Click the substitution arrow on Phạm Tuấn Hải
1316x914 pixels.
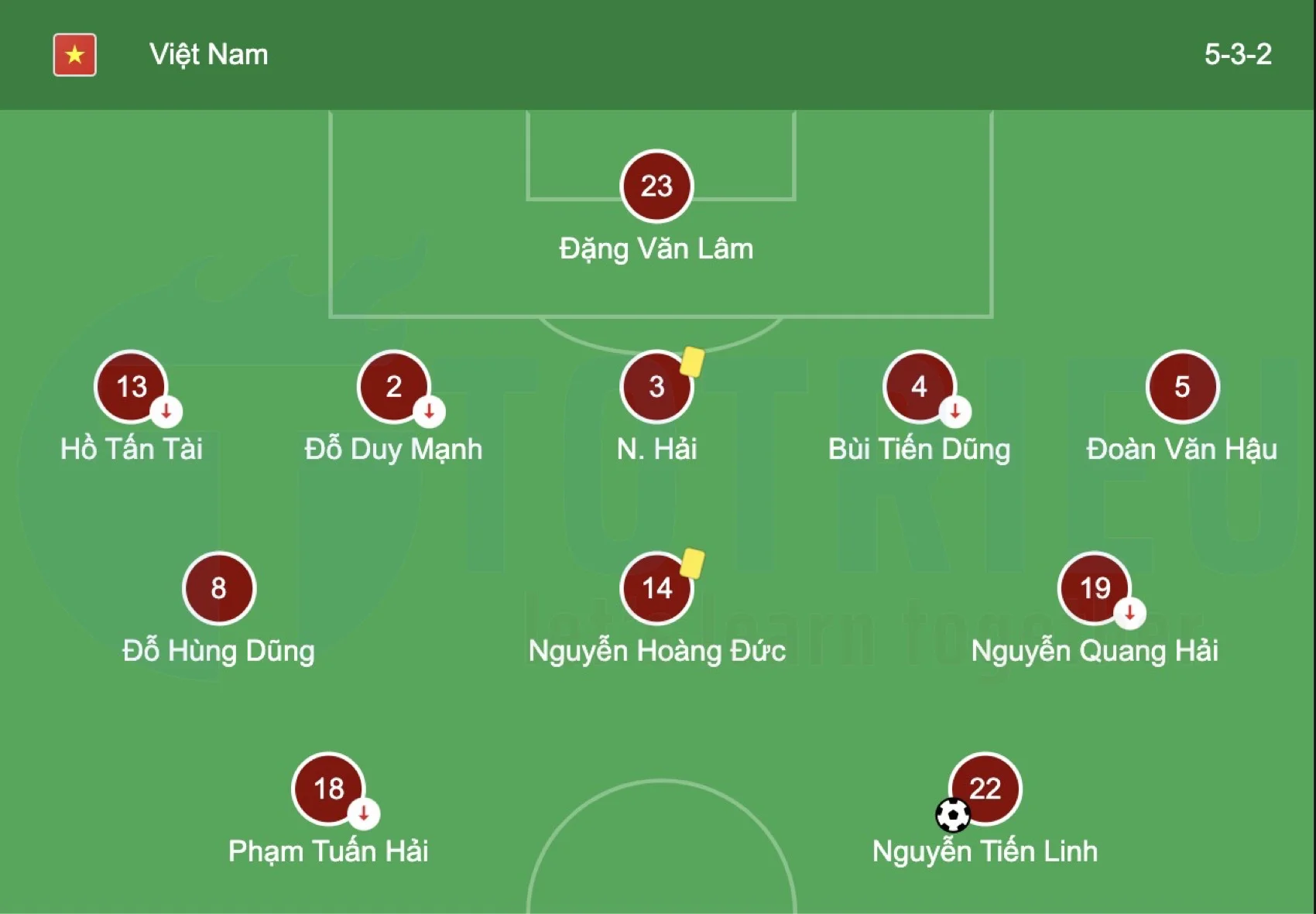tap(364, 814)
